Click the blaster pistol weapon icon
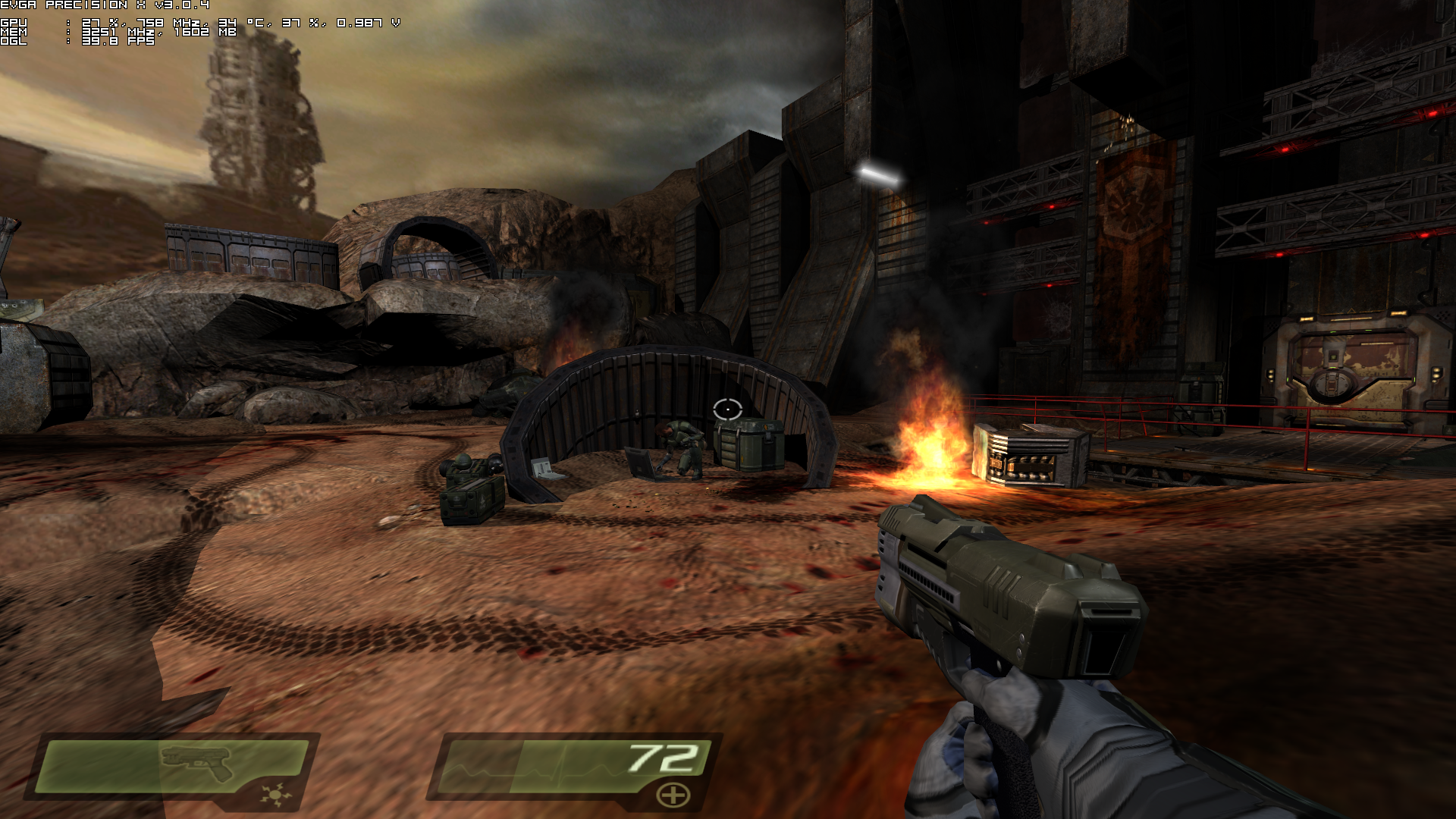The image size is (1456, 819). point(196,761)
